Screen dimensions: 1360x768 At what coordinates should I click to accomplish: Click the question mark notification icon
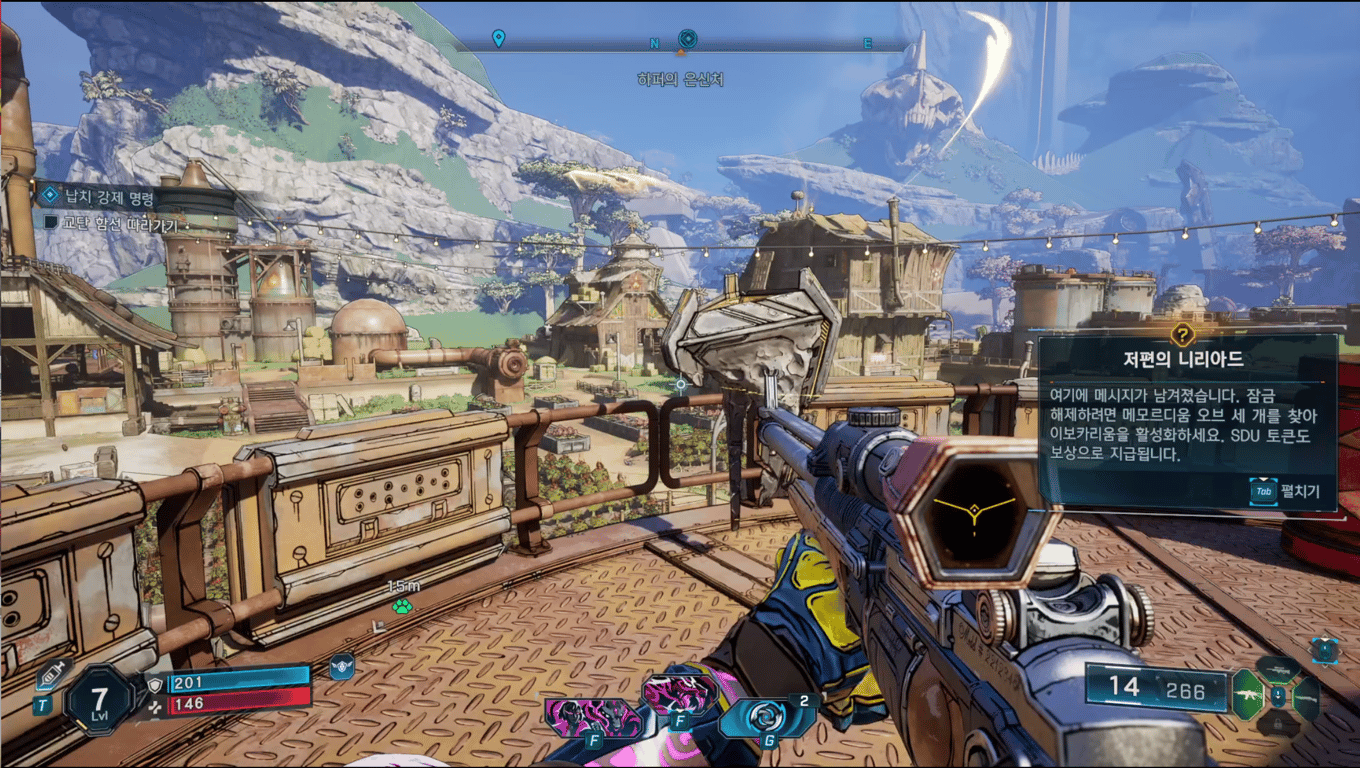[1183, 335]
